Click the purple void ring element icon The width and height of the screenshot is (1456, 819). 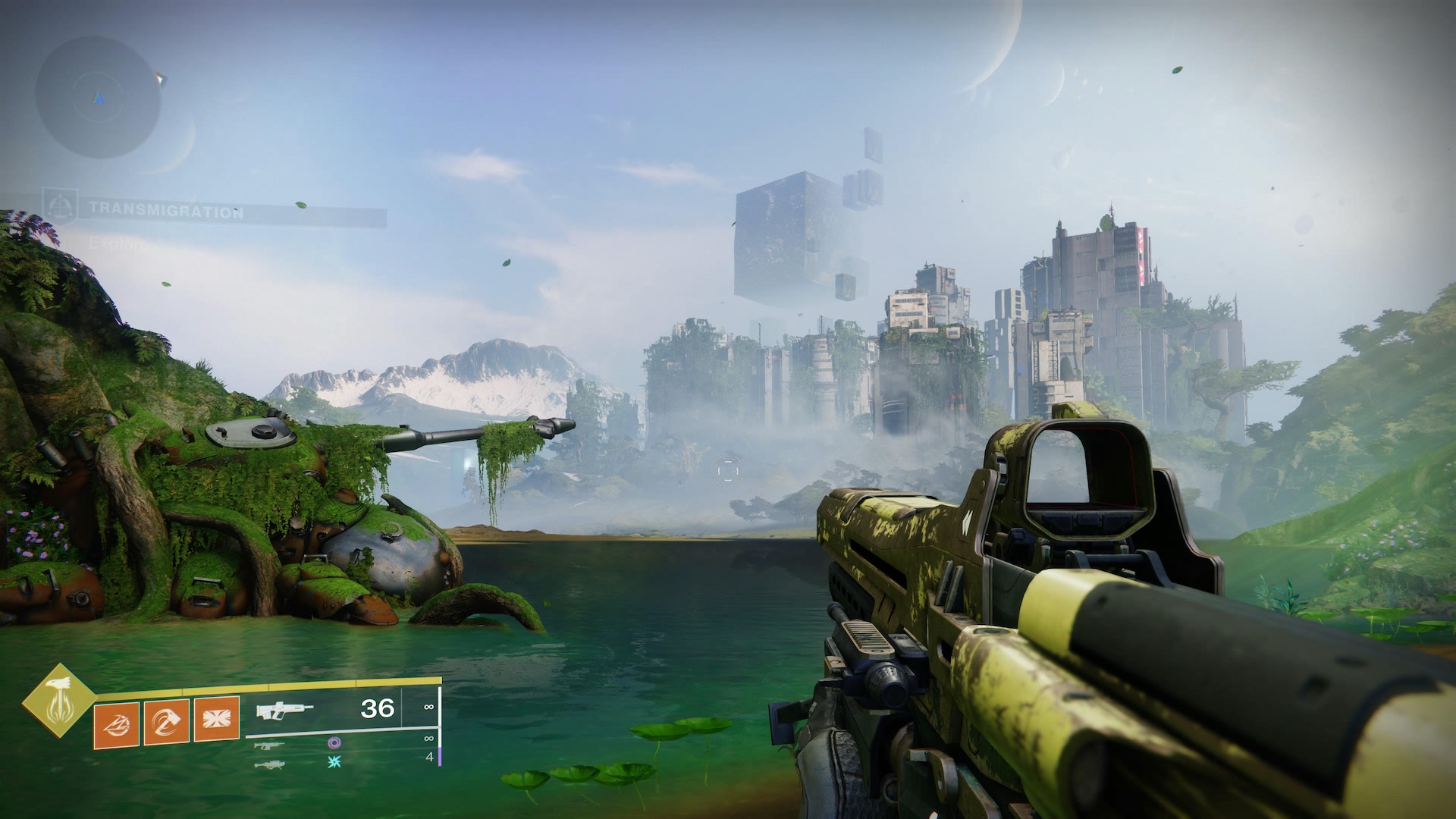click(334, 743)
